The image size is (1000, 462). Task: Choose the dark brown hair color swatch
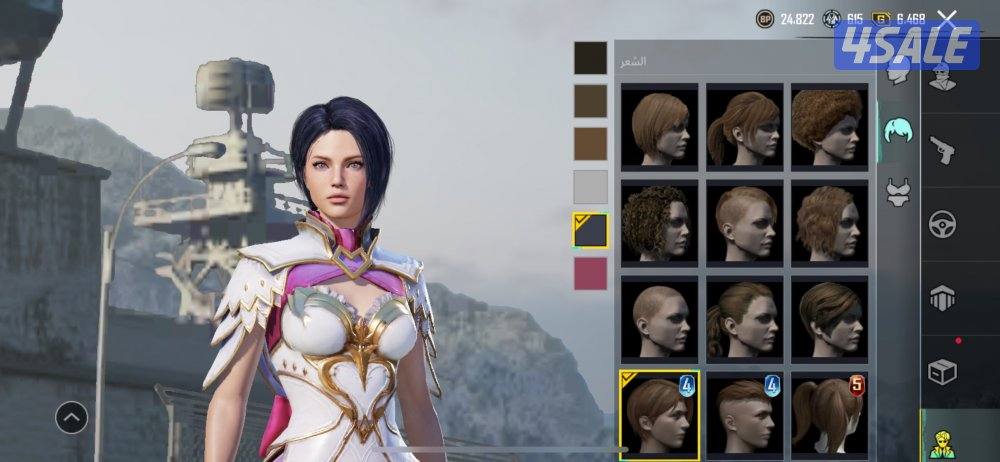[x=590, y=101]
